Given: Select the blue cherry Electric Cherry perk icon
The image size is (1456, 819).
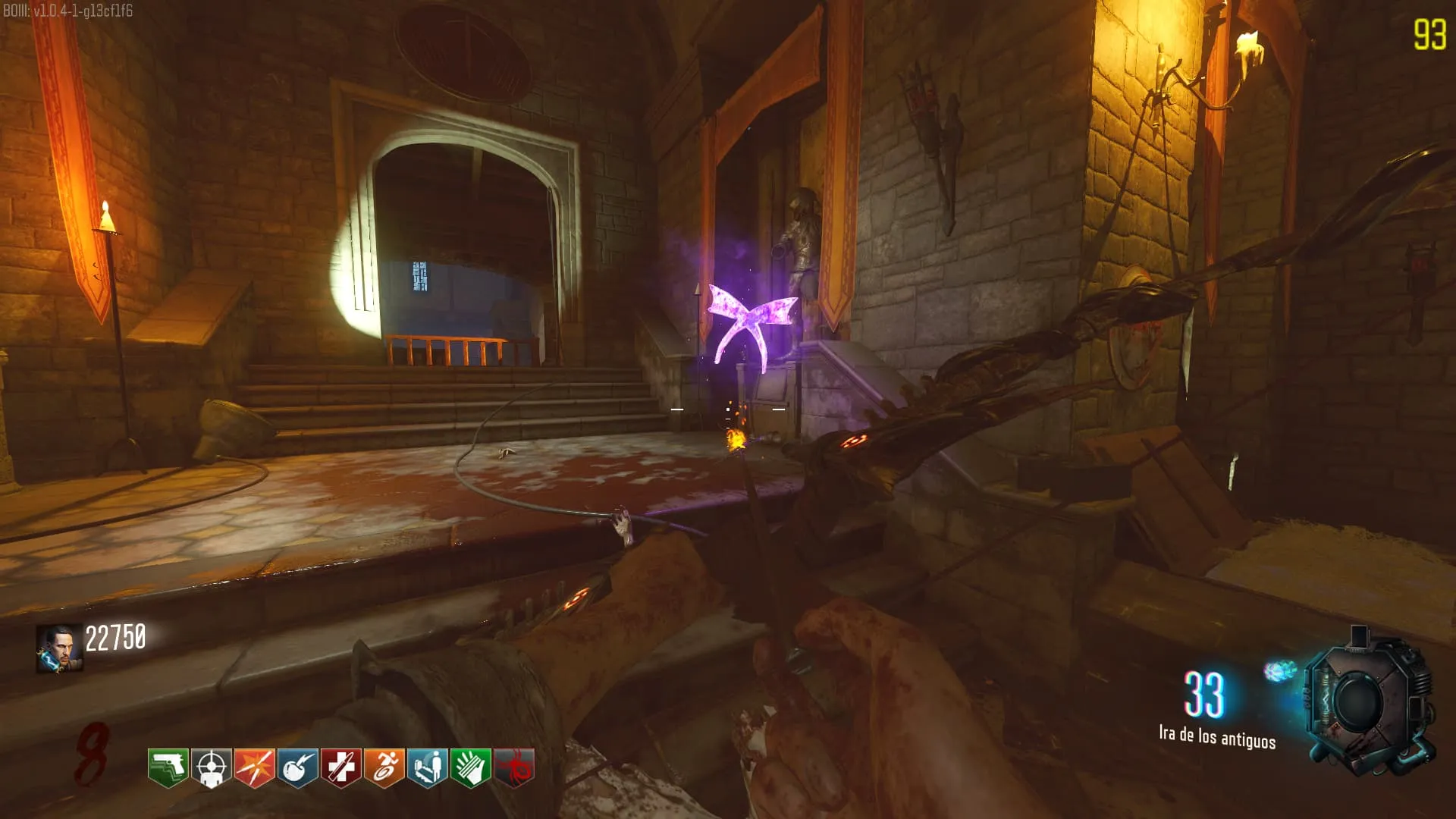Looking at the screenshot, I should [x=297, y=767].
